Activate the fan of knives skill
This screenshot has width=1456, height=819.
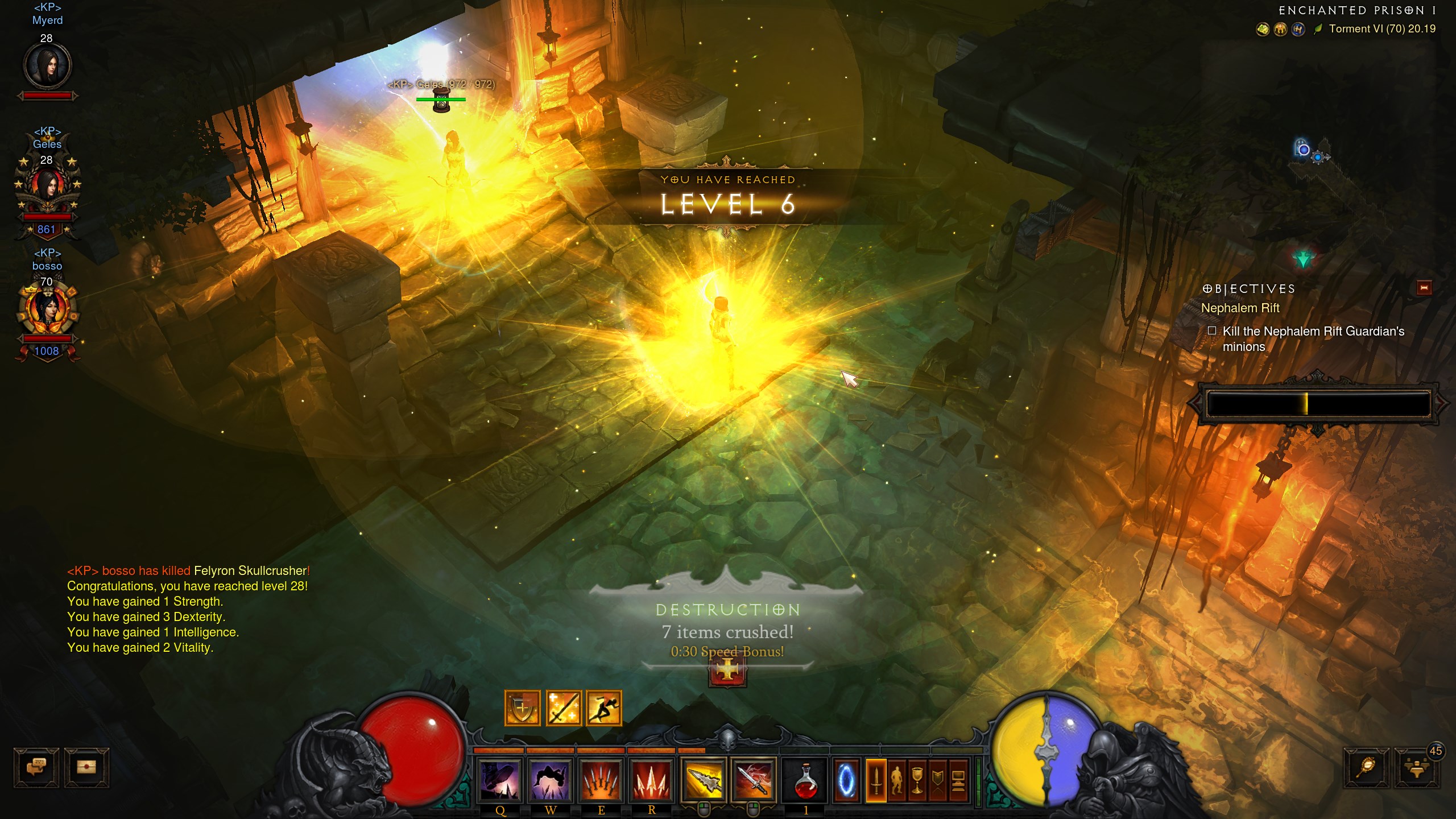tap(601, 780)
